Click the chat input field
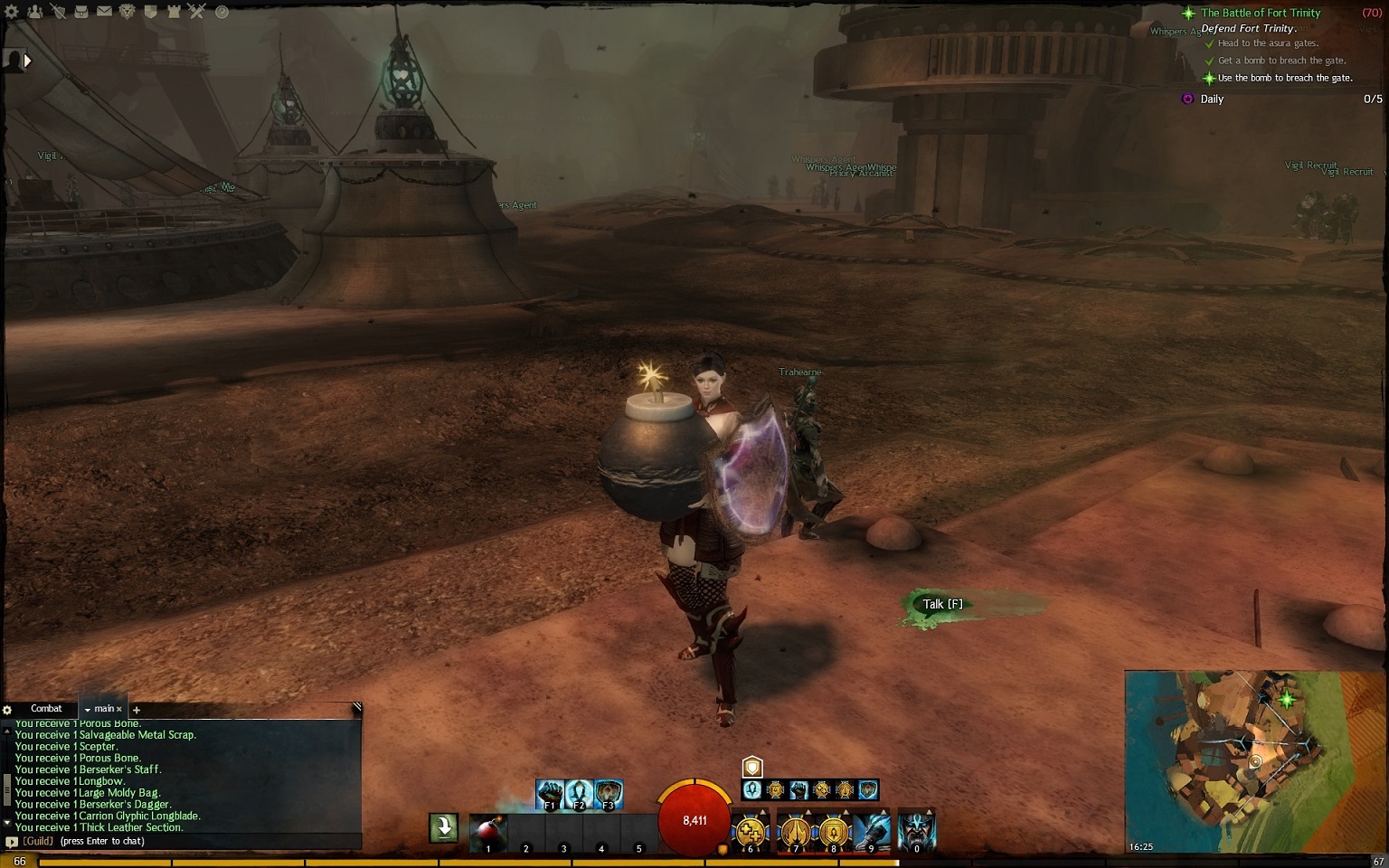This screenshot has height=868, width=1389. [199, 841]
